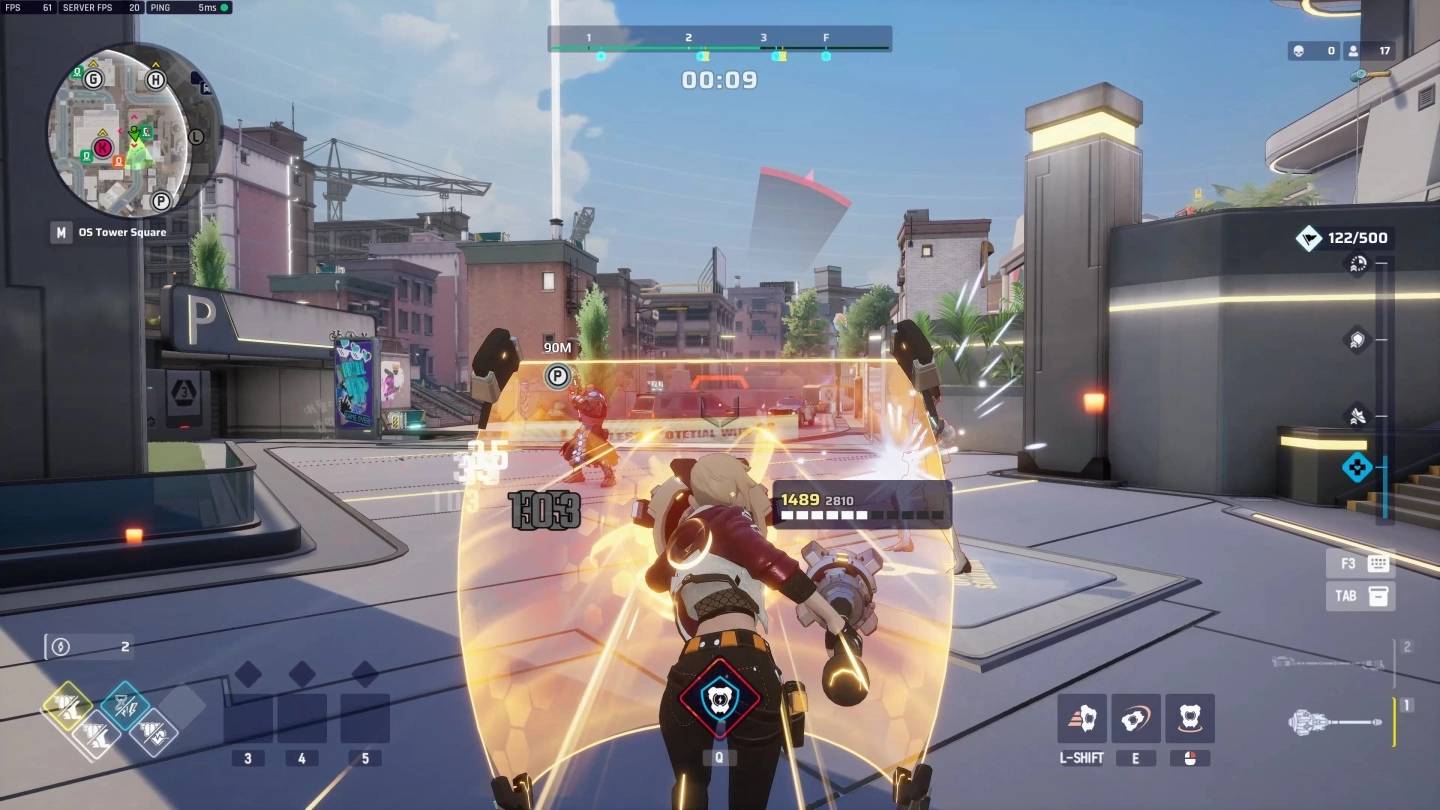Select the running shoe perk icon on the track
Image resolution: width=1440 pixels, height=810 pixels.
pyautogui.click(x=1357, y=414)
